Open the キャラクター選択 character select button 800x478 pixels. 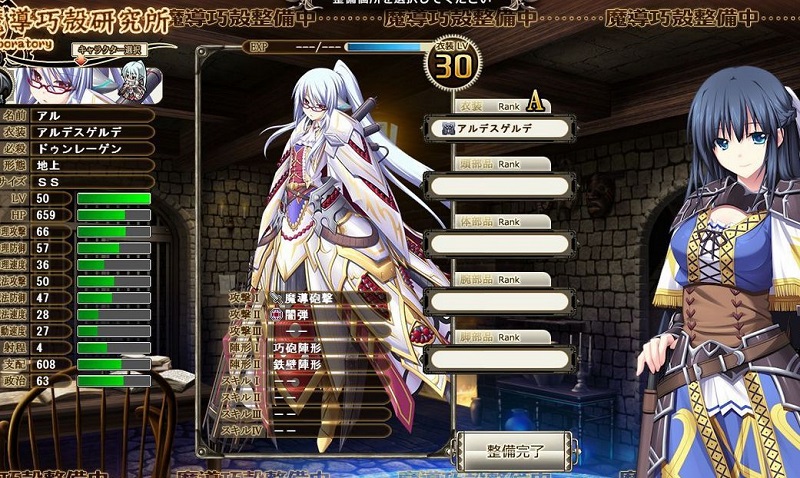click(x=109, y=49)
